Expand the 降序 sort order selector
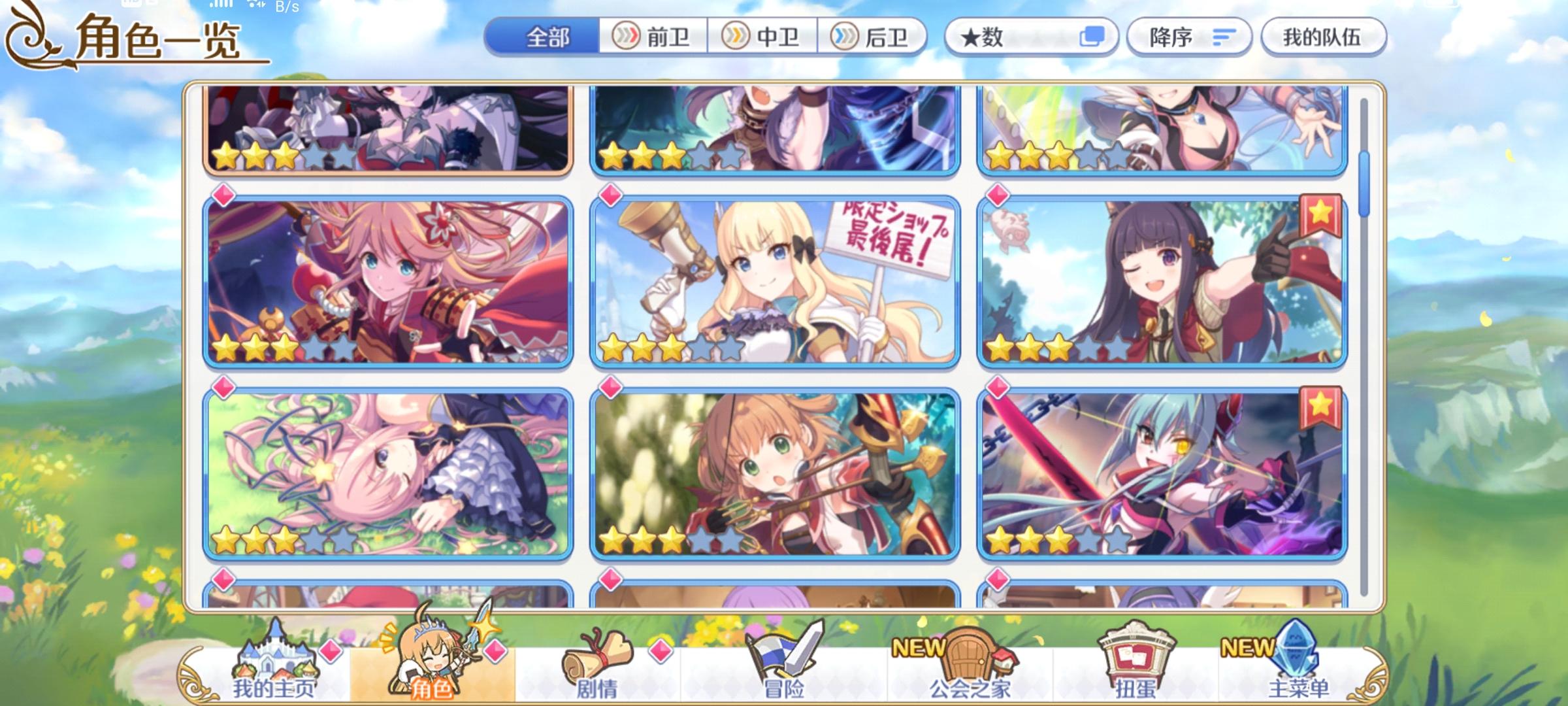Screen dimensions: 1568x706 1189,37
